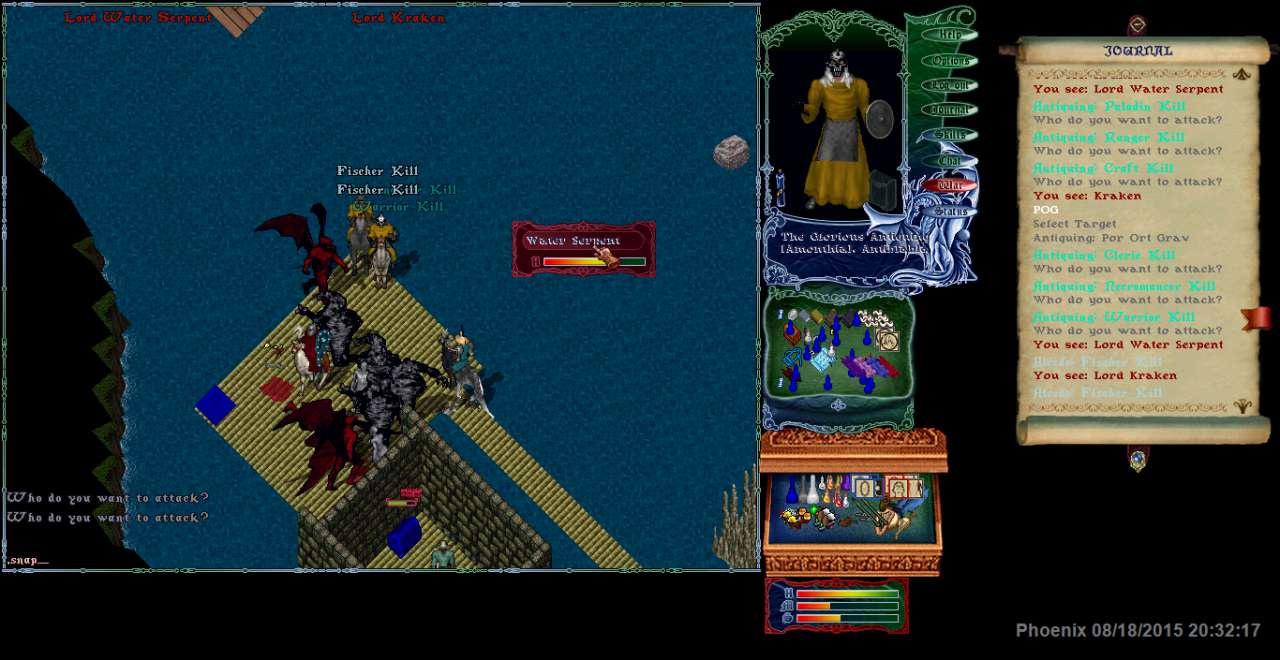Minimize the journal with the top ornament
1280x660 pixels.
tap(1137, 25)
